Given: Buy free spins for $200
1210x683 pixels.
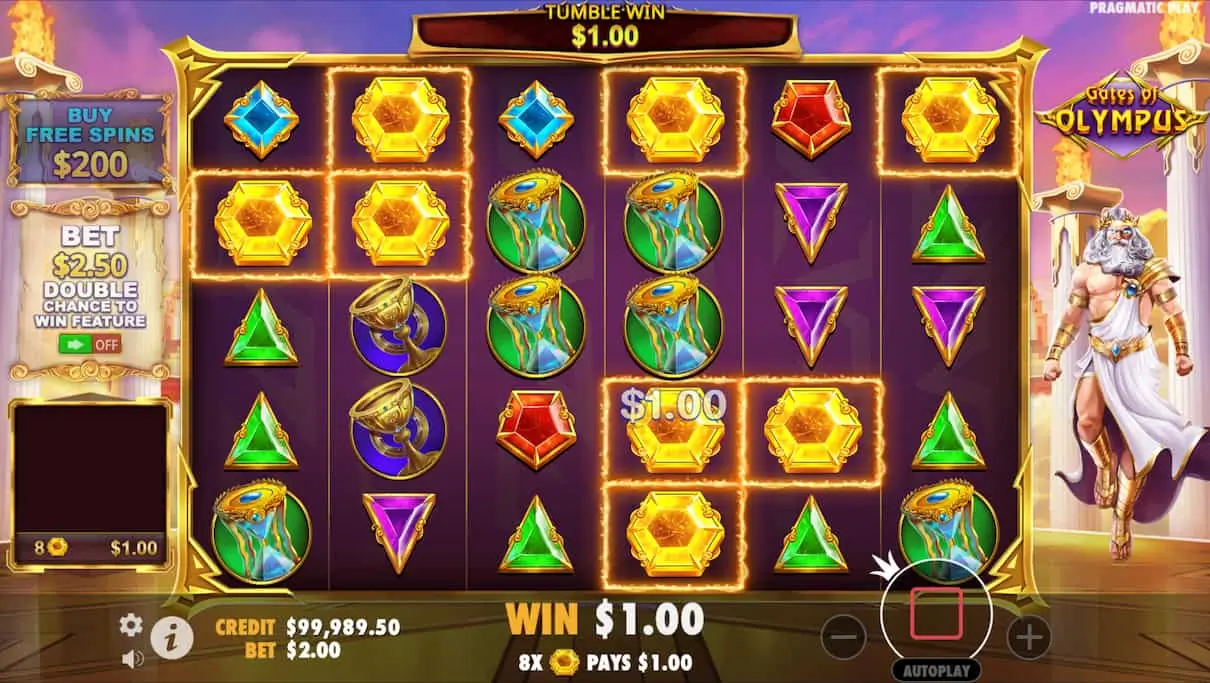Looking at the screenshot, I should [x=90, y=142].
